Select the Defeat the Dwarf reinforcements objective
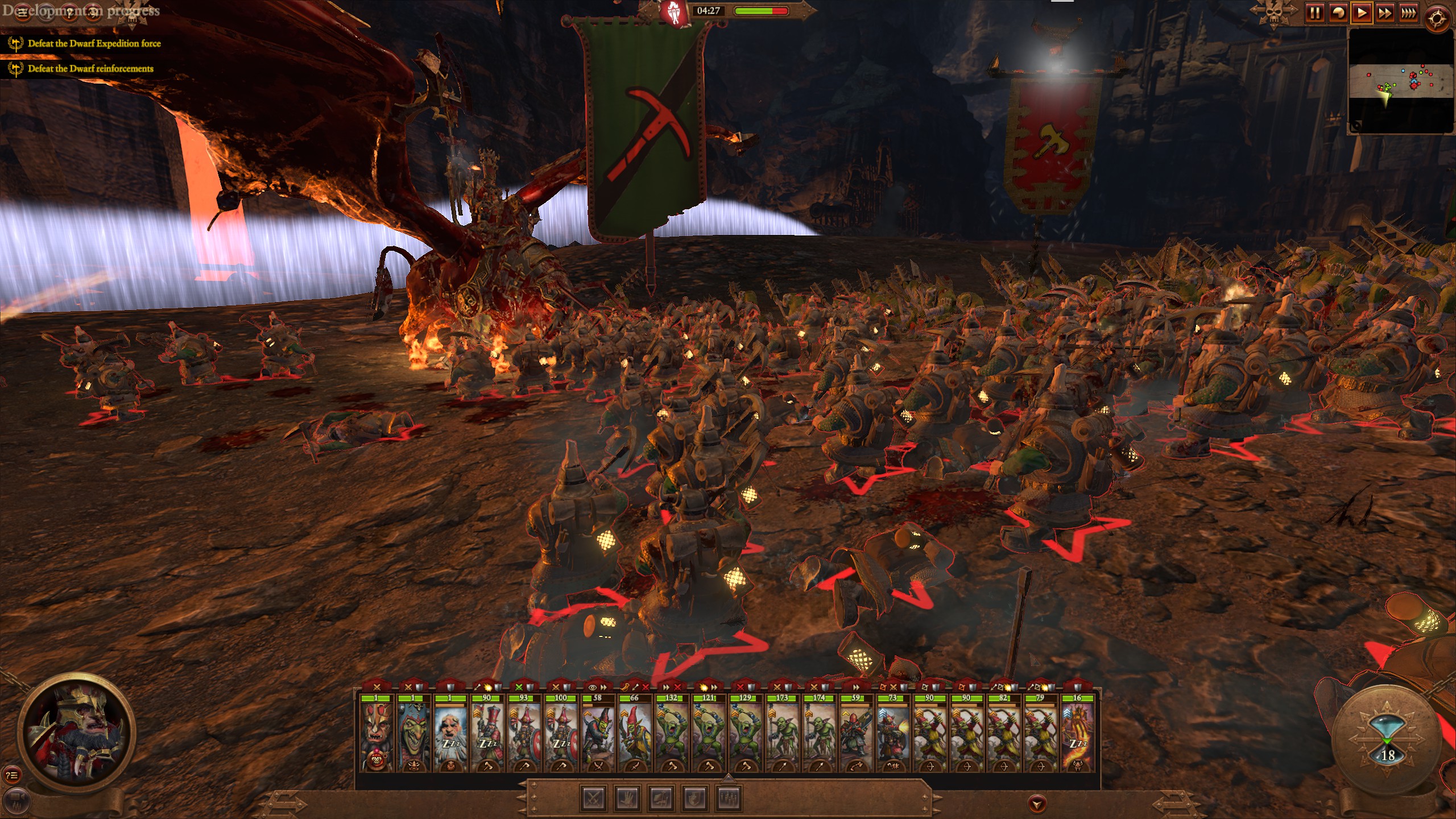Image resolution: width=1456 pixels, height=819 pixels. [x=90, y=69]
